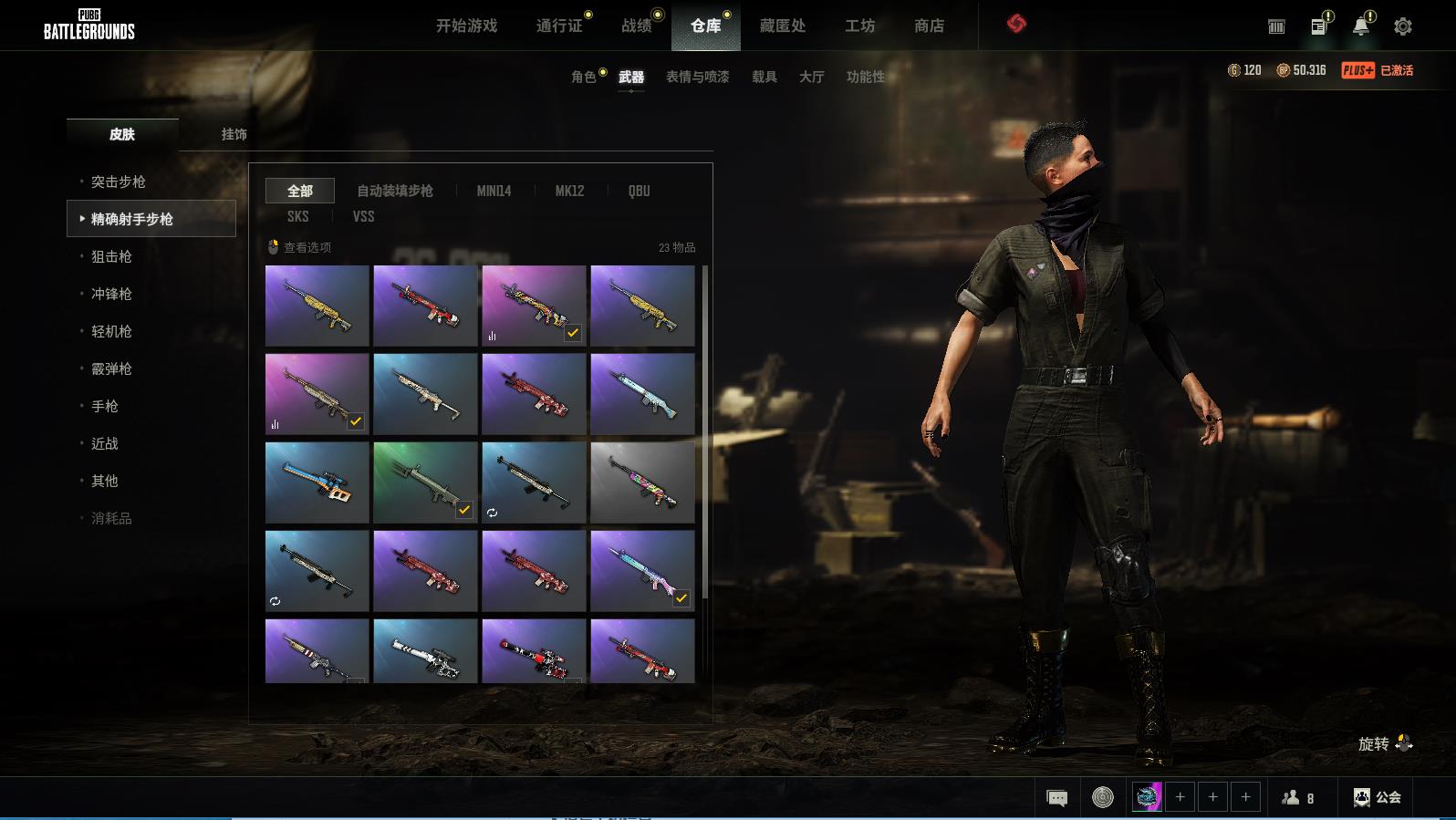
Task: Select the 角色 character sub-tab
Action: pos(583,78)
